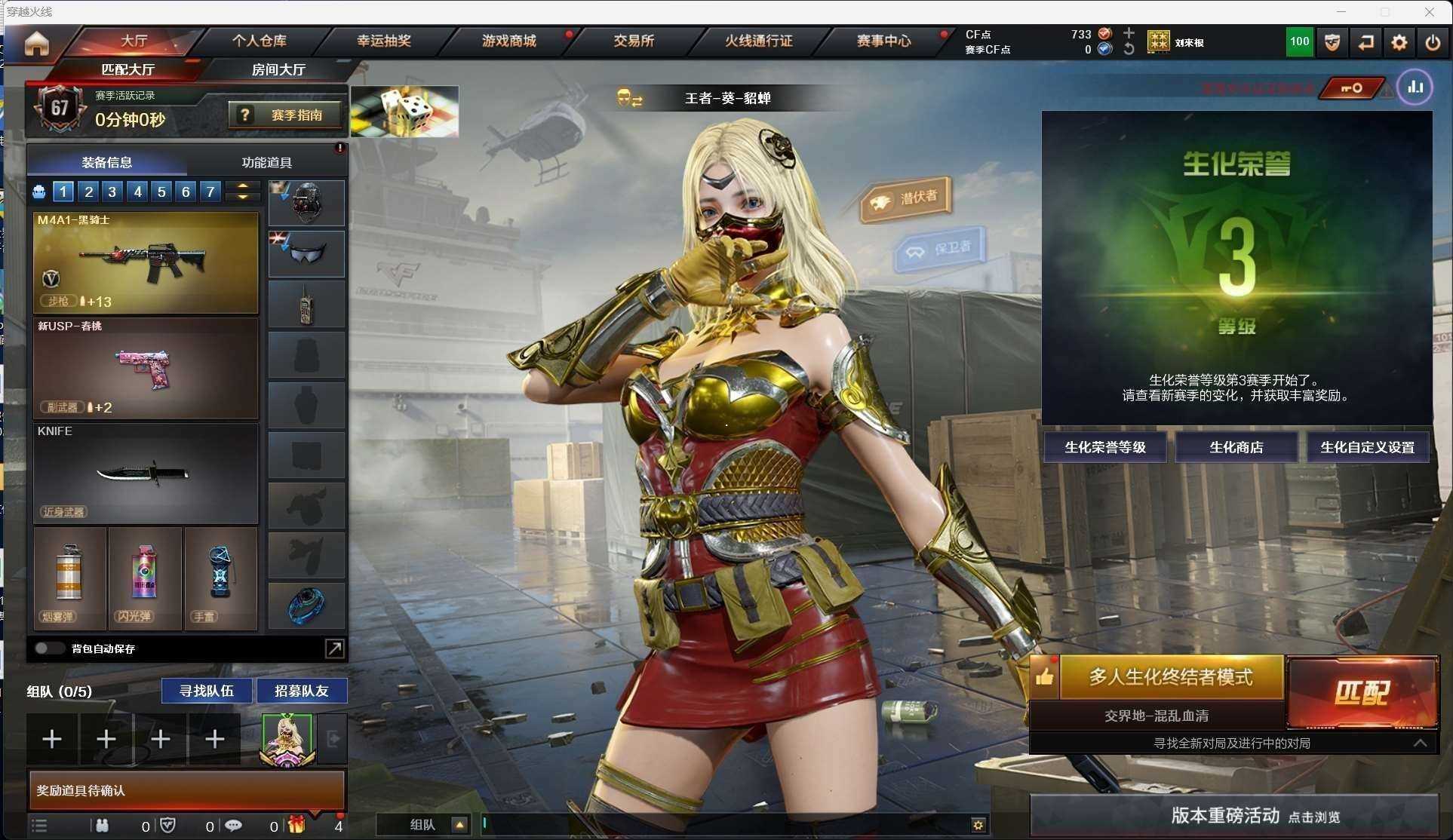The width and height of the screenshot is (1453, 840).
Task: Recruit teammates with 招募队友
Action: [301, 691]
